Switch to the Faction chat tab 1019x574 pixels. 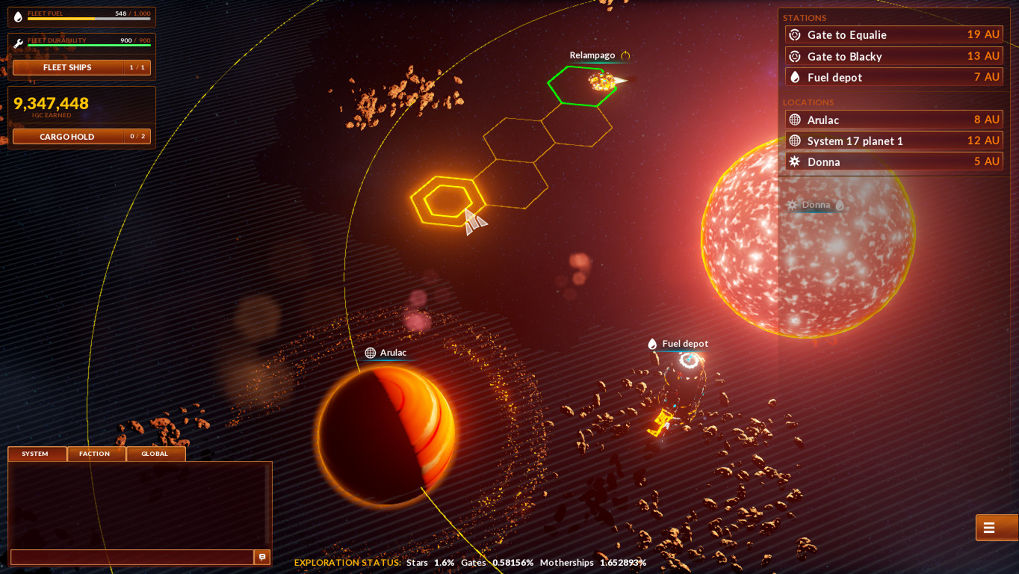coord(95,454)
